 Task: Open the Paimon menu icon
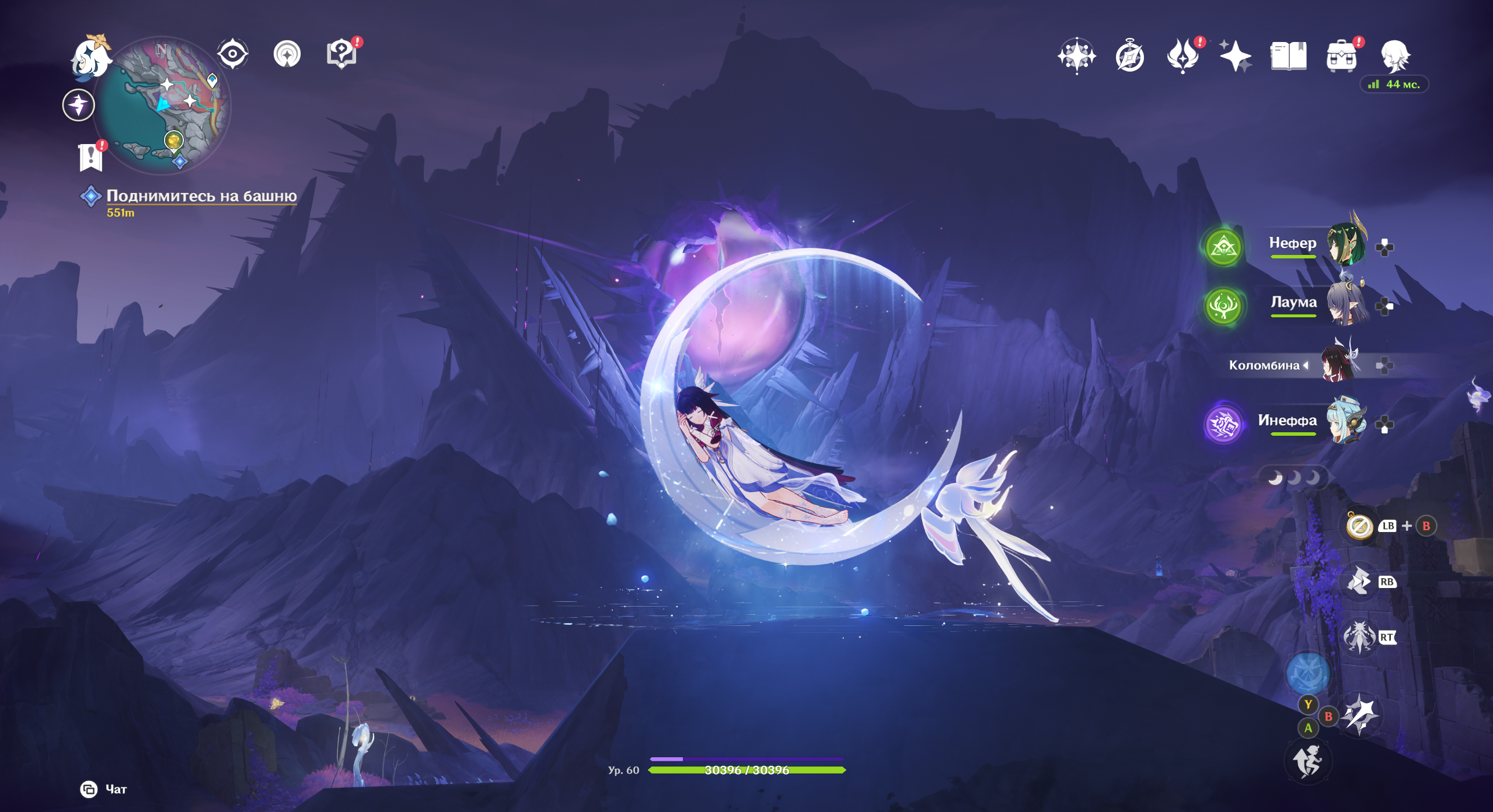[91, 57]
